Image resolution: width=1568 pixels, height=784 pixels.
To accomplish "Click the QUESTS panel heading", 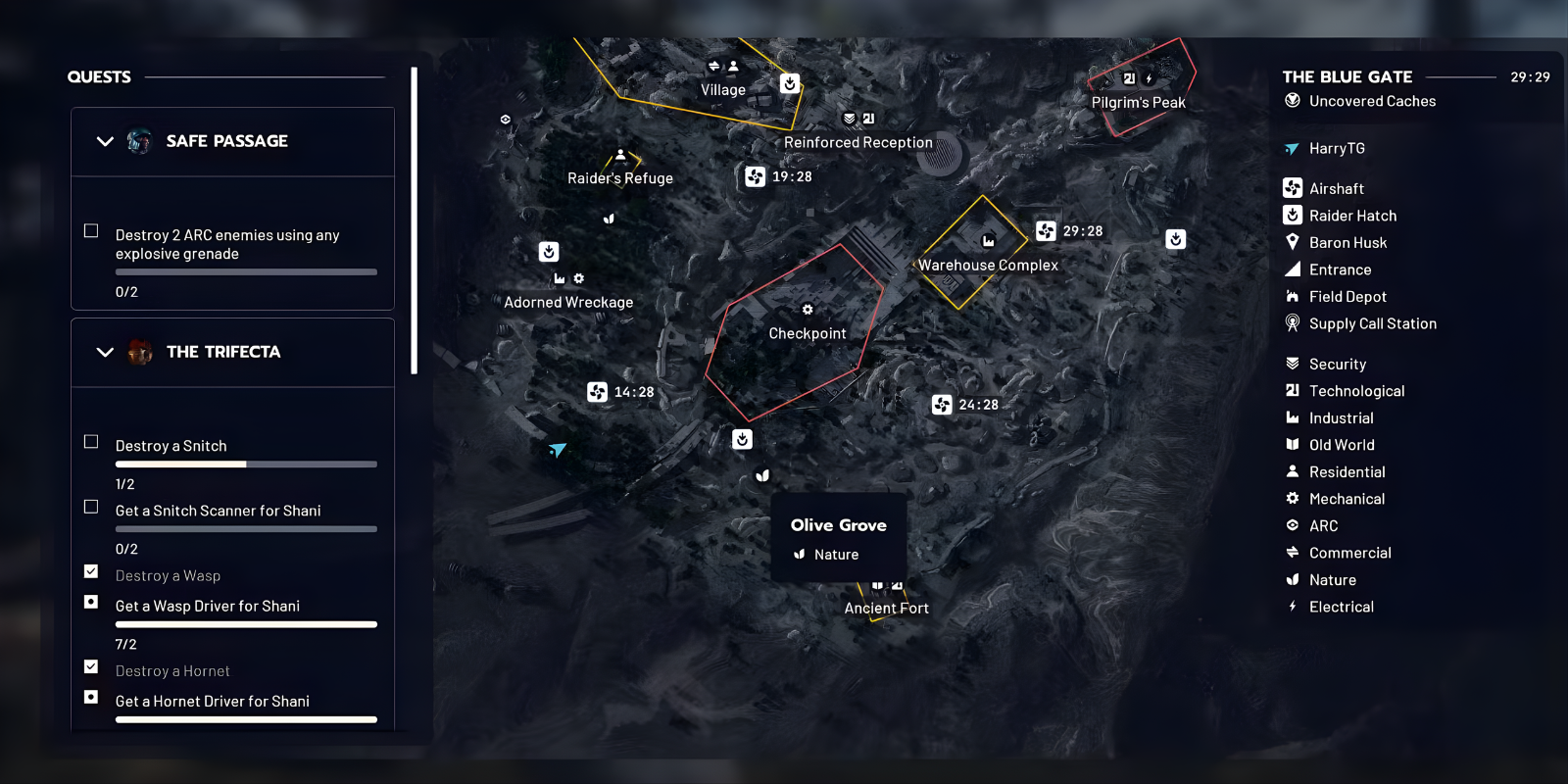I will point(99,76).
